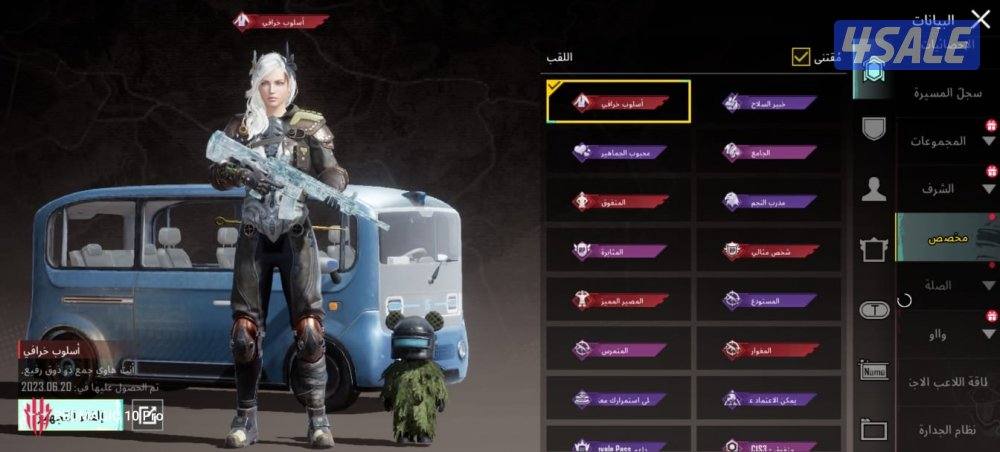
Task: Select the المتمرس title
Action: [x=619, y=349]
